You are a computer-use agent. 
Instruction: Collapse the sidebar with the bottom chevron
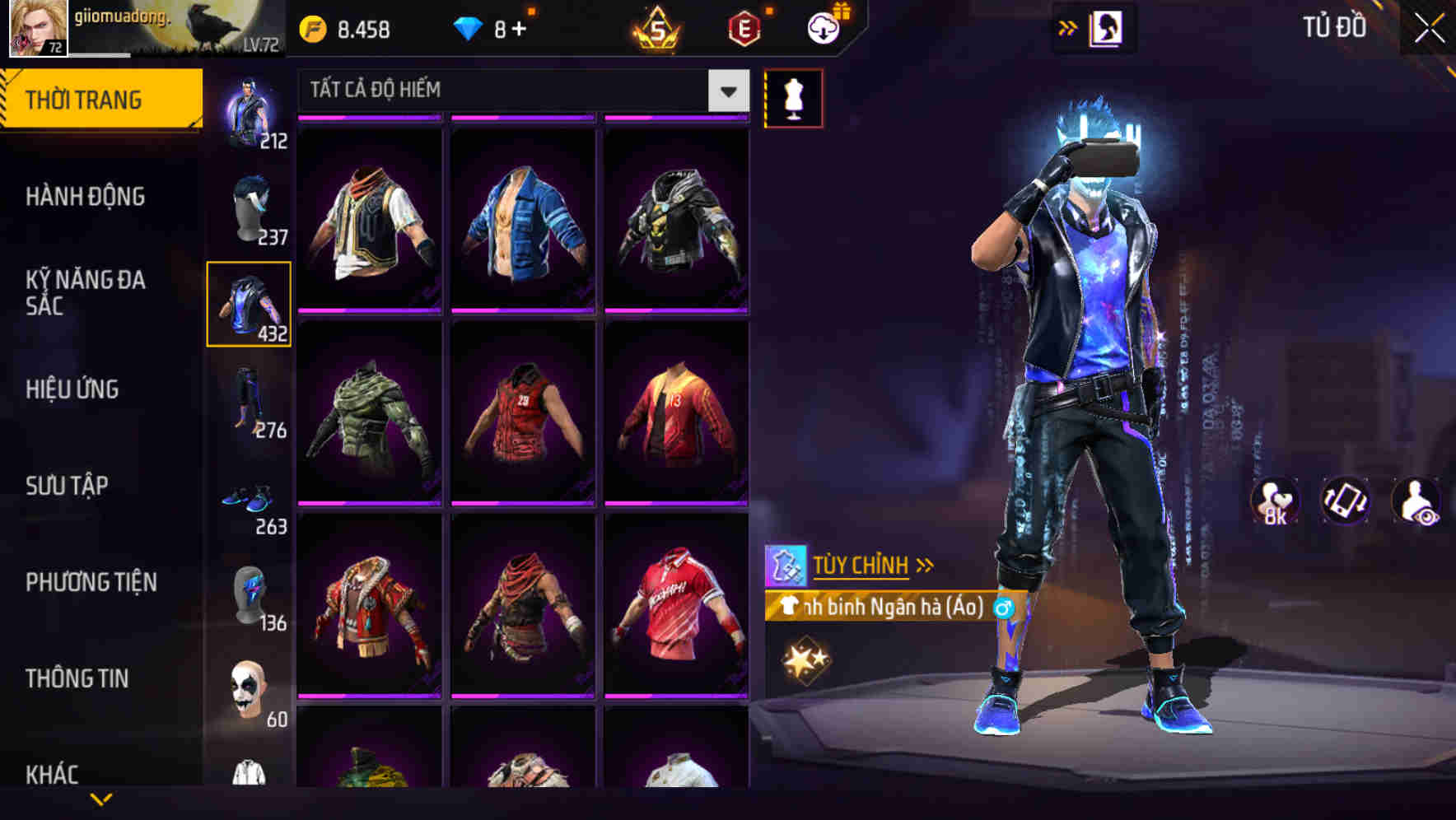100,797
